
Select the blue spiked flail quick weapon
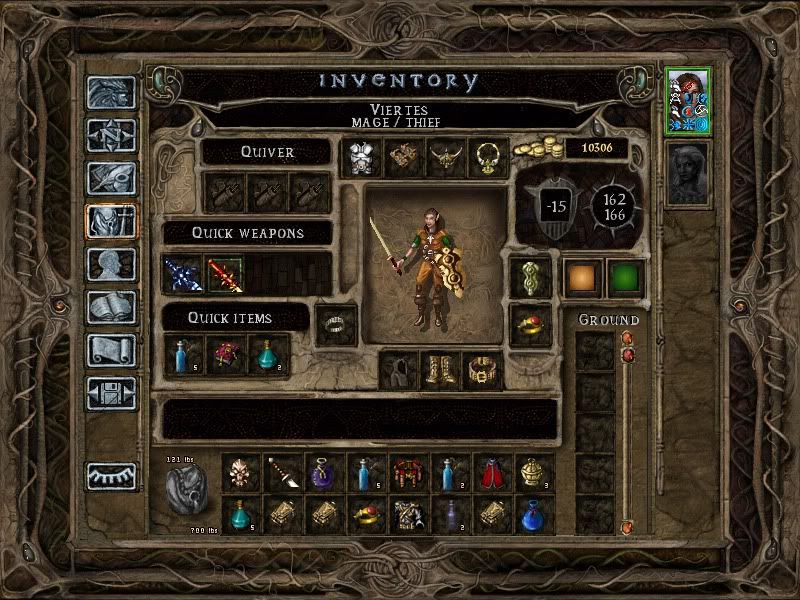(x=184, y=274)
